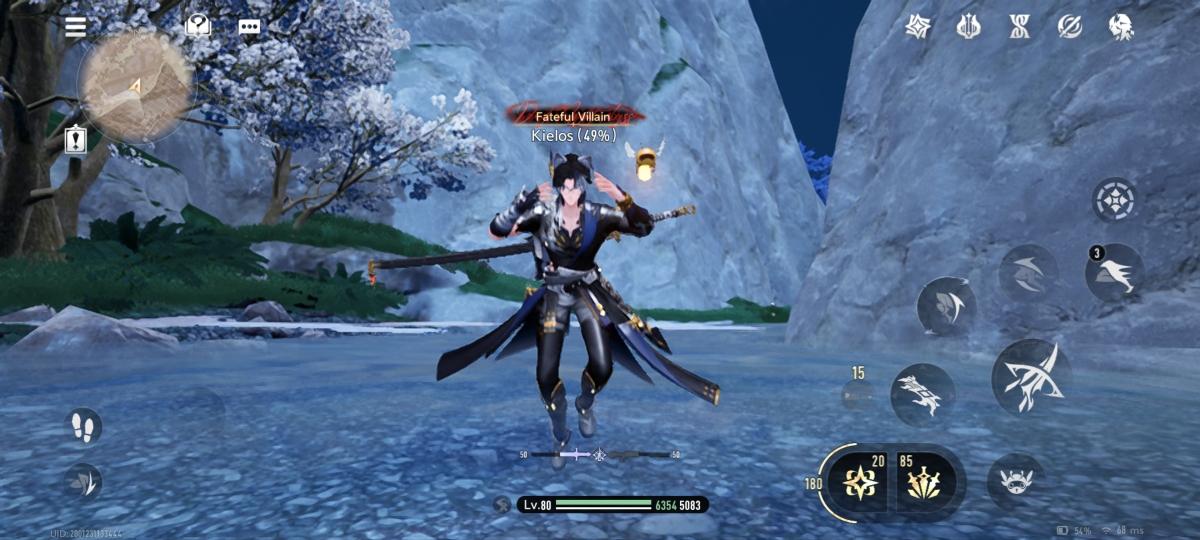Open the chat speech bubble
This screenshot has width=1200, height=540.
point(249,27)
